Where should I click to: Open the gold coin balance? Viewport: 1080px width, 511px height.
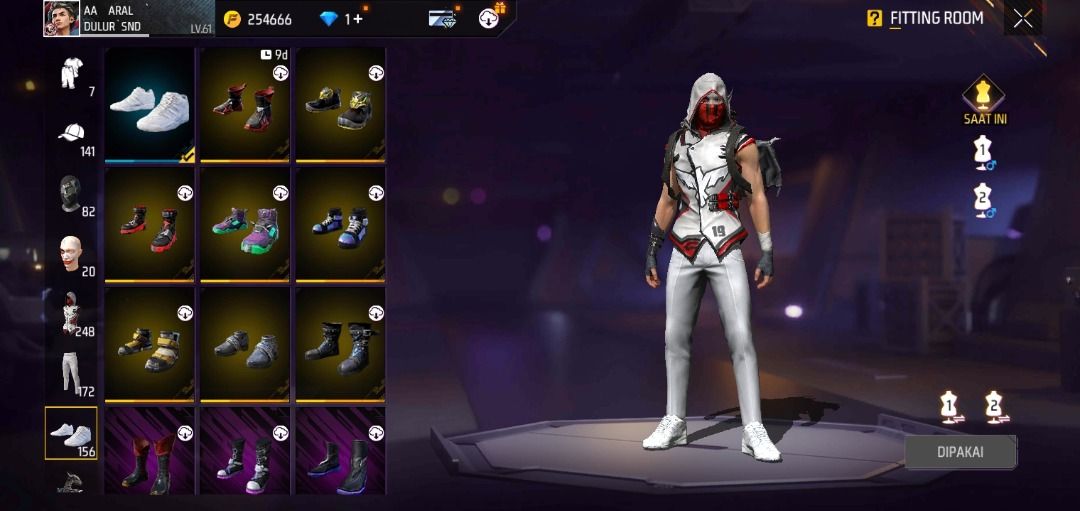[258, 19]
